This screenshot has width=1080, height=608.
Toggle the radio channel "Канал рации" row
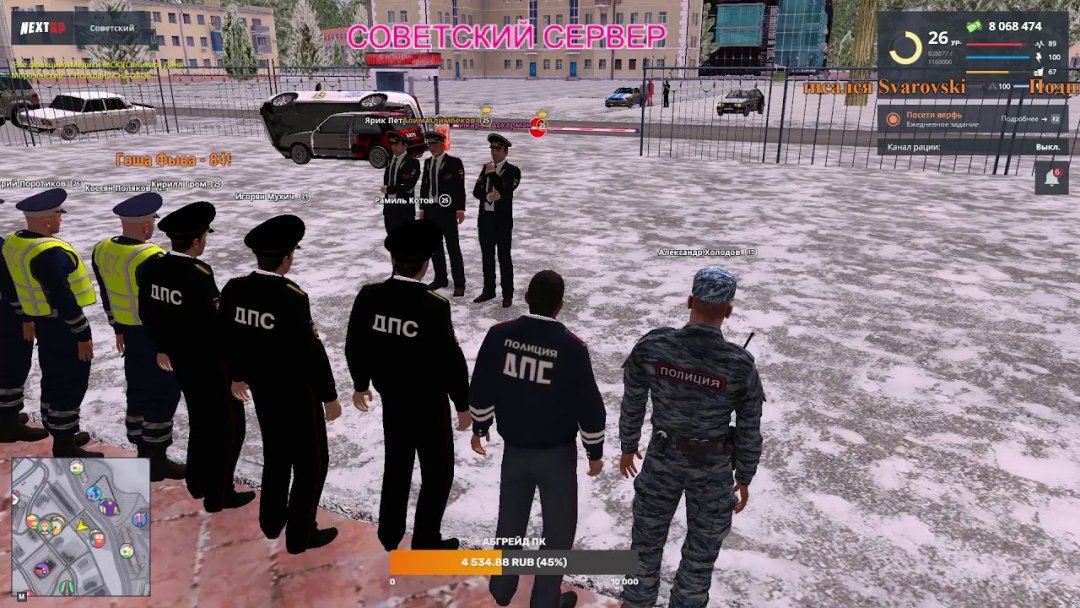coord(972,147)
